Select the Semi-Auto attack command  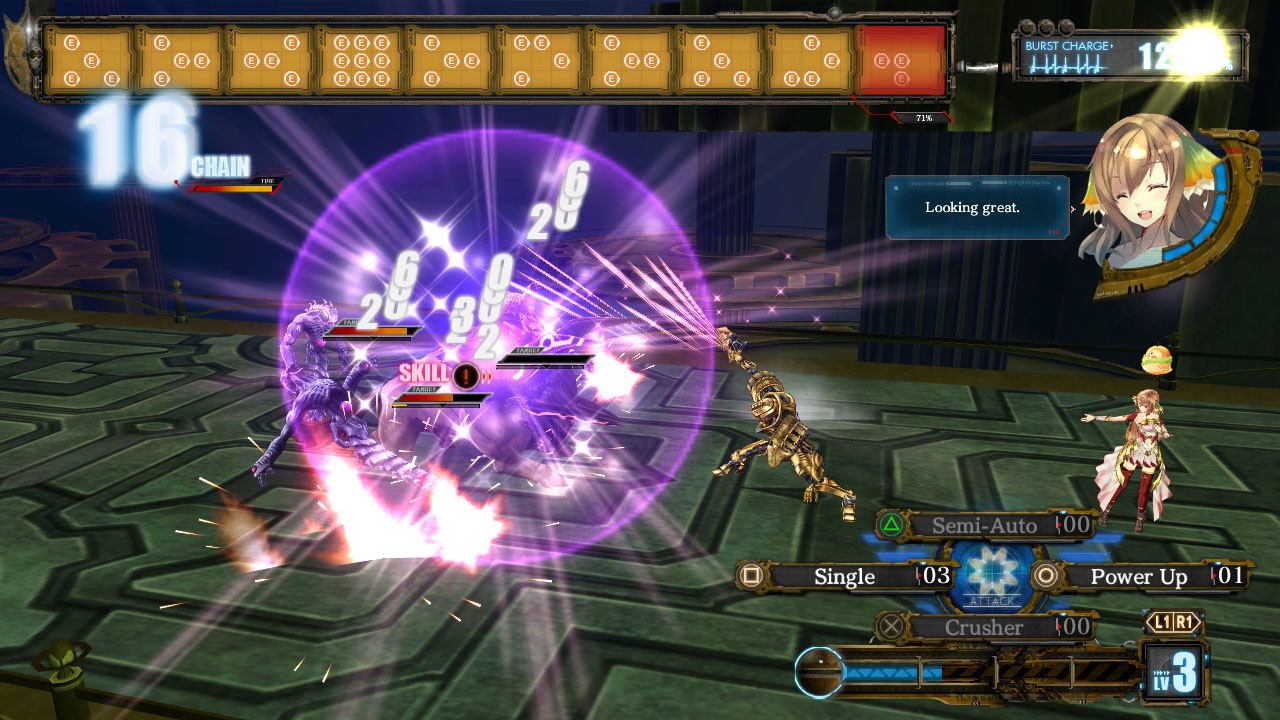[983, 525]
